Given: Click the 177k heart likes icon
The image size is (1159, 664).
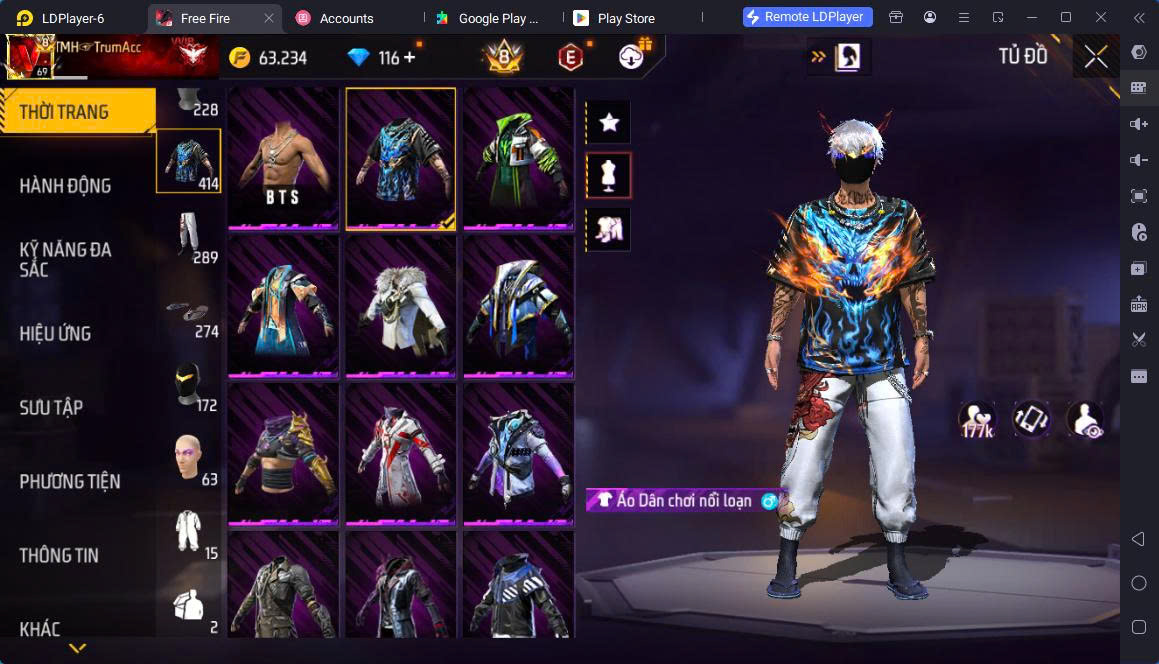Looking at the screenshot, I should [977, 420].
